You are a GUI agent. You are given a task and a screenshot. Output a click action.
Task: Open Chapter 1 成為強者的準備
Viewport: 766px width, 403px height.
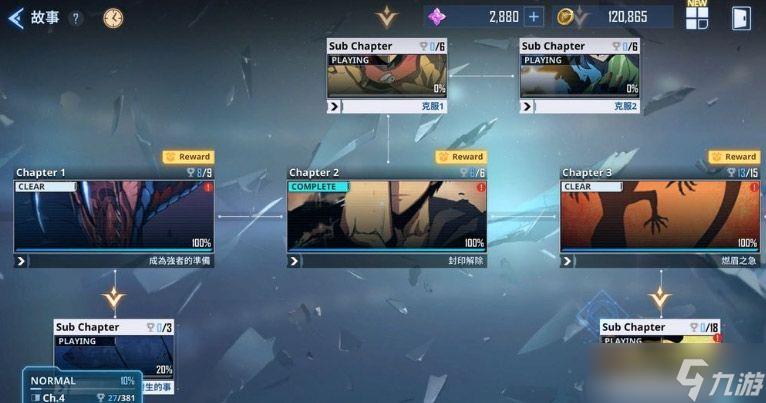(114, 215)
